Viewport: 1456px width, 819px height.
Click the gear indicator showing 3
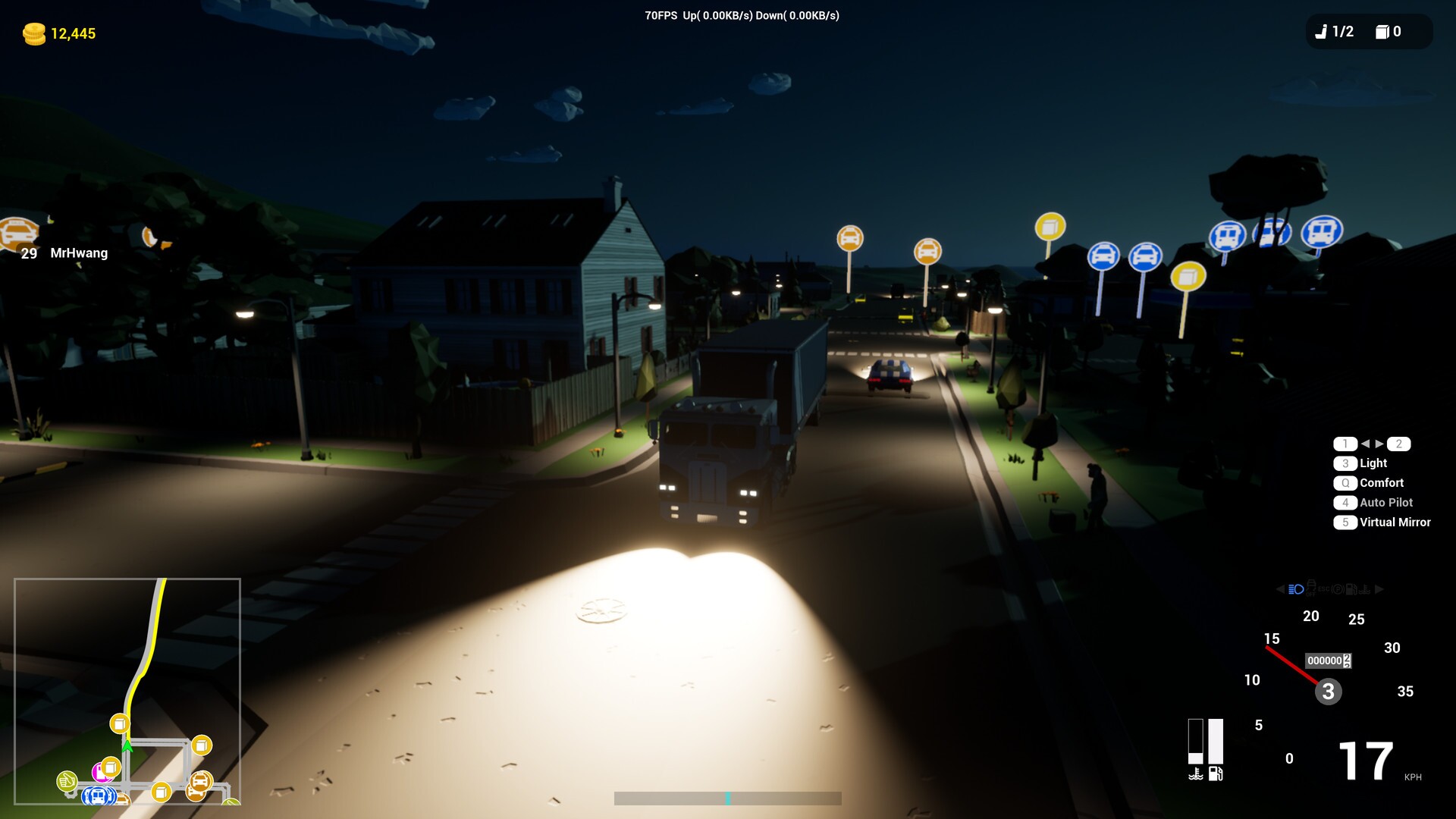point(1328,692)
